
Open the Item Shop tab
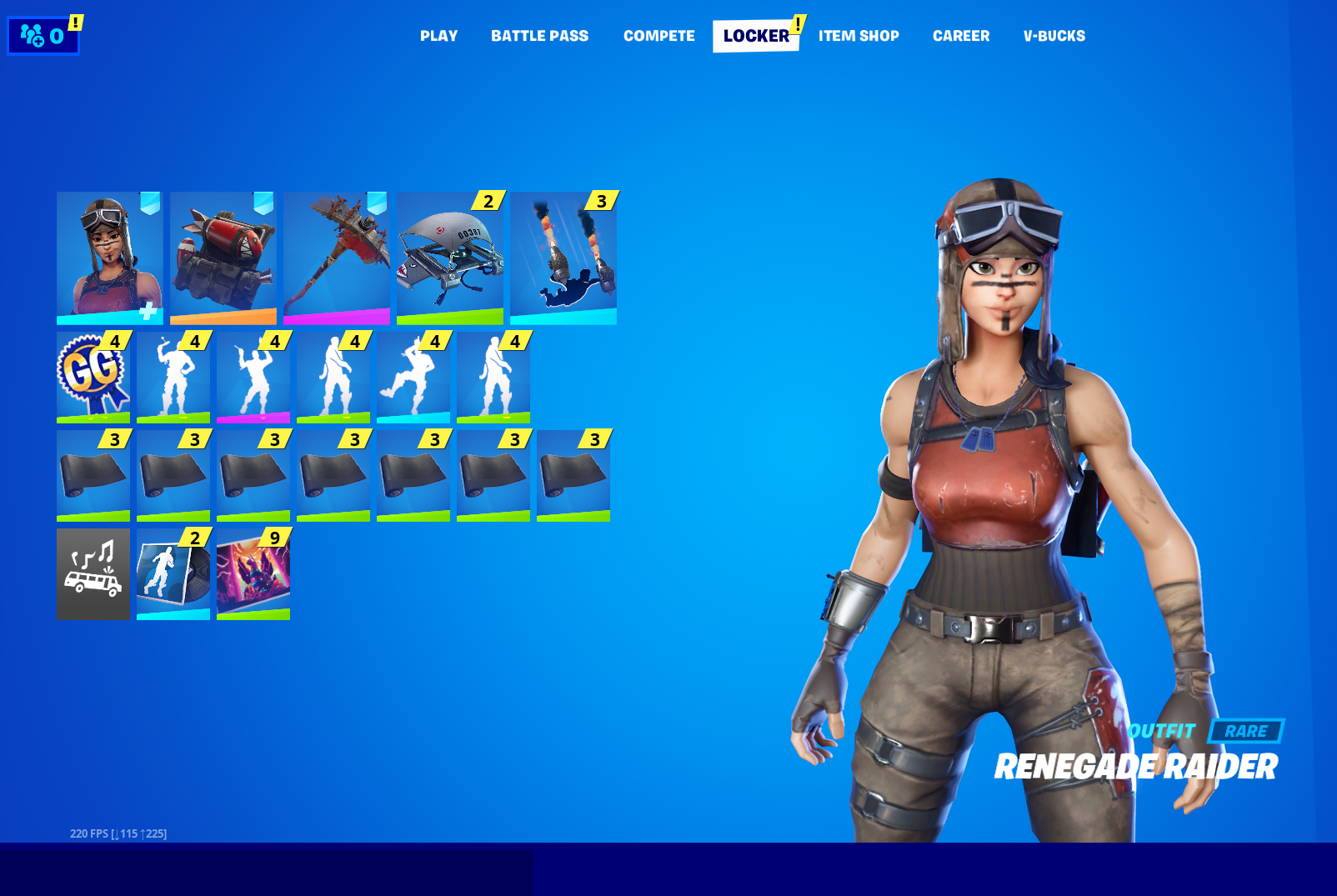858,36
